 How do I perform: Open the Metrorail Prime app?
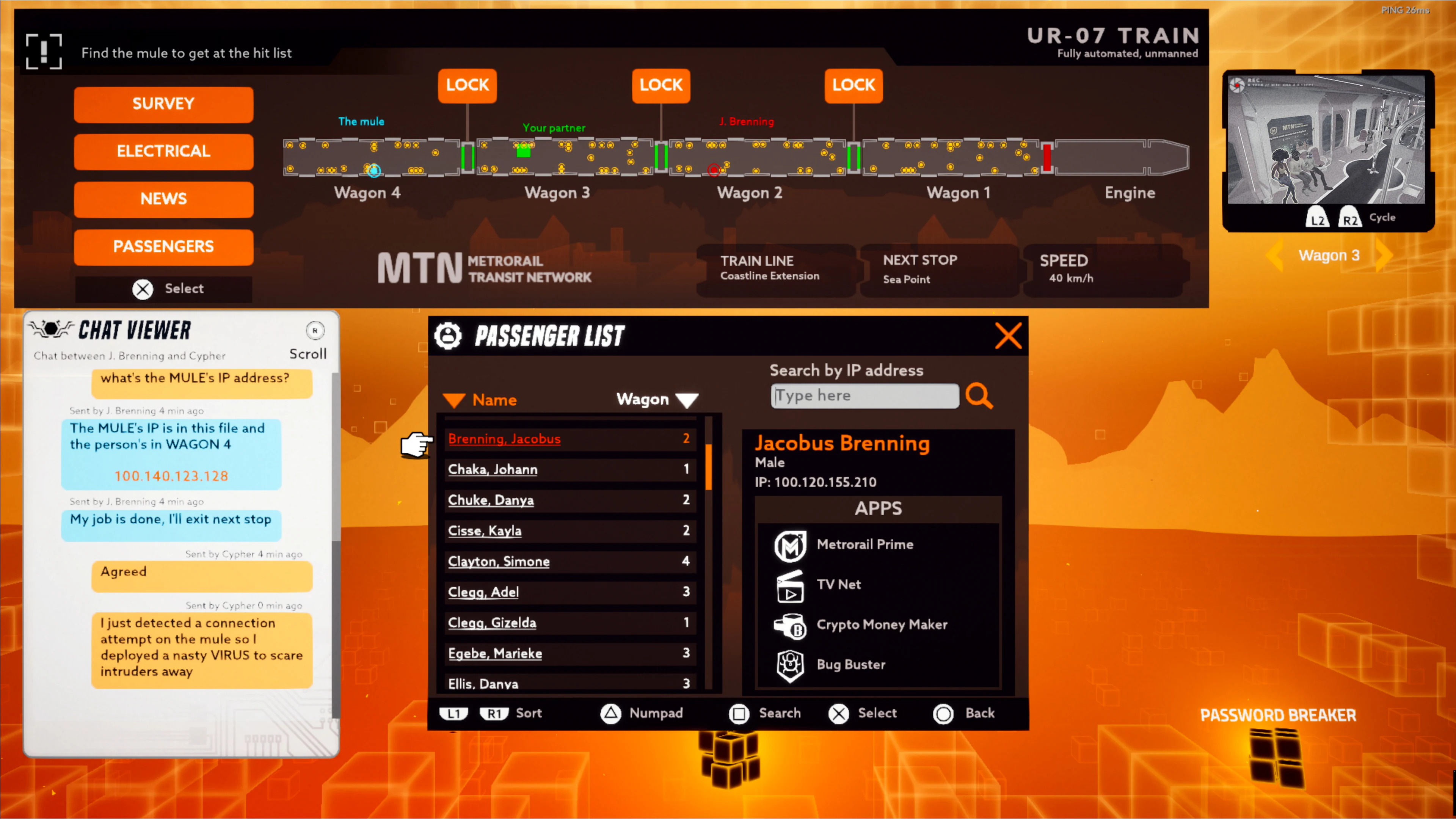790,546
